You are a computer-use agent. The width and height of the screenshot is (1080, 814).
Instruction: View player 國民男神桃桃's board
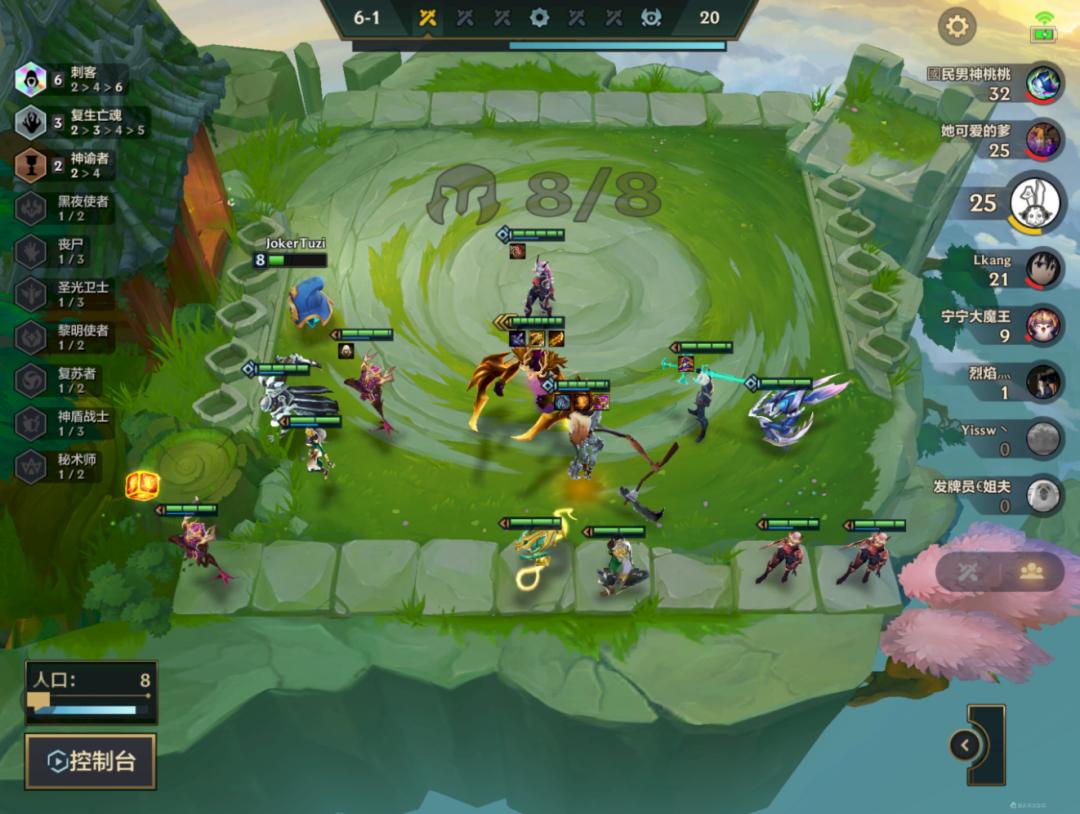1043,84
